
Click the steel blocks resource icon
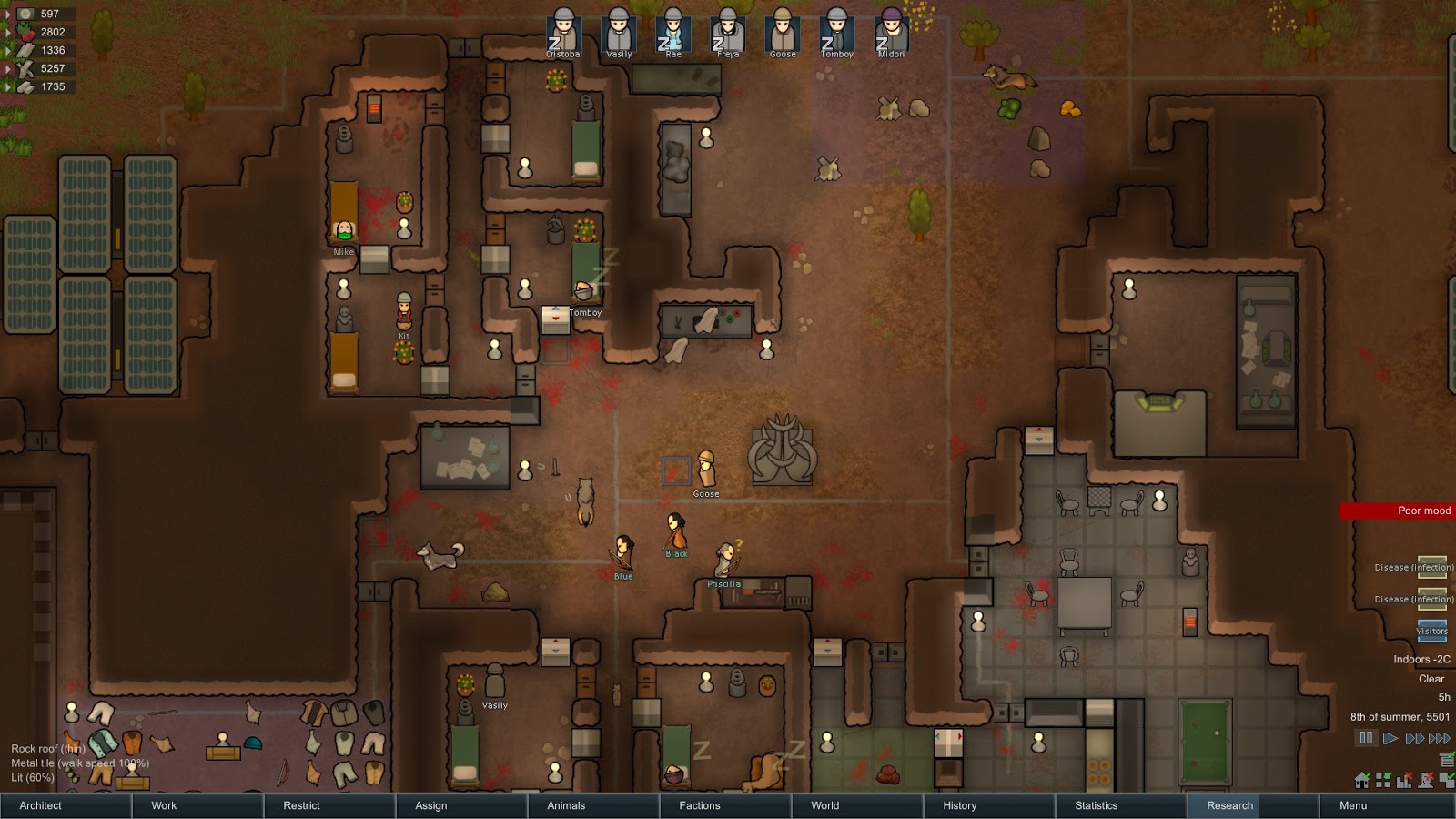pos(25,51)
